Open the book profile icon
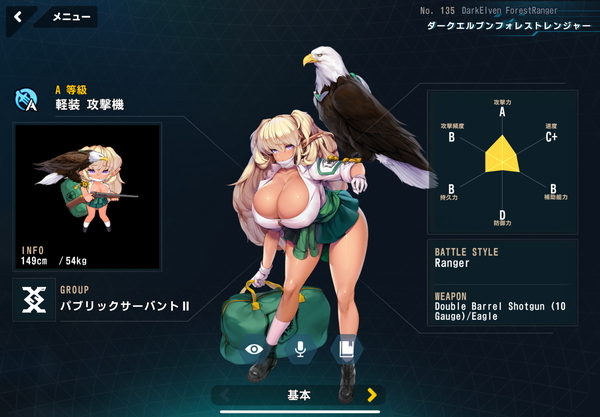Screen dimensions: 600x417 (345, 349)
